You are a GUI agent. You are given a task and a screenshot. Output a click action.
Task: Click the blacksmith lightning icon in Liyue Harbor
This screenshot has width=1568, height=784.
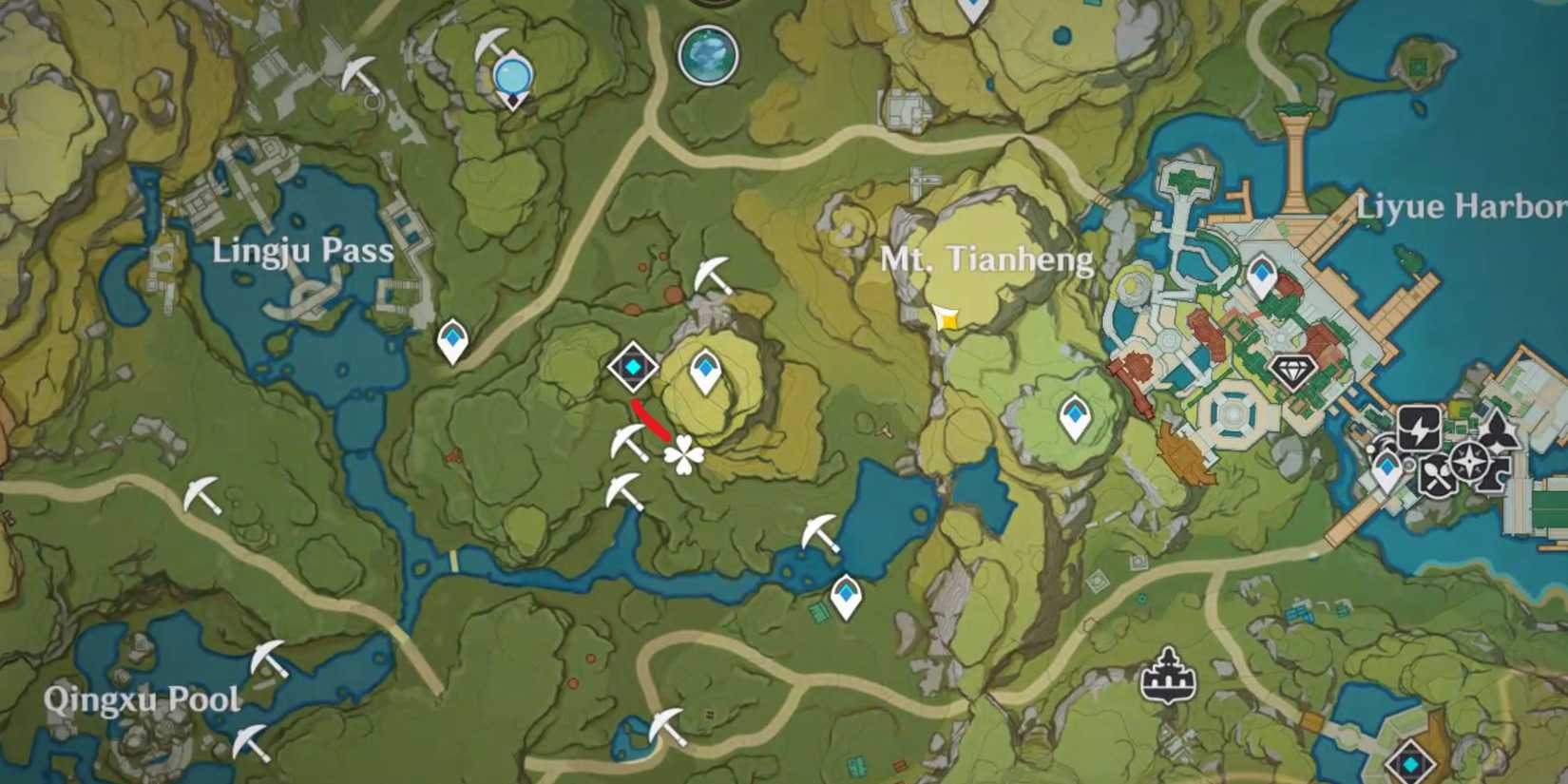1419,429
